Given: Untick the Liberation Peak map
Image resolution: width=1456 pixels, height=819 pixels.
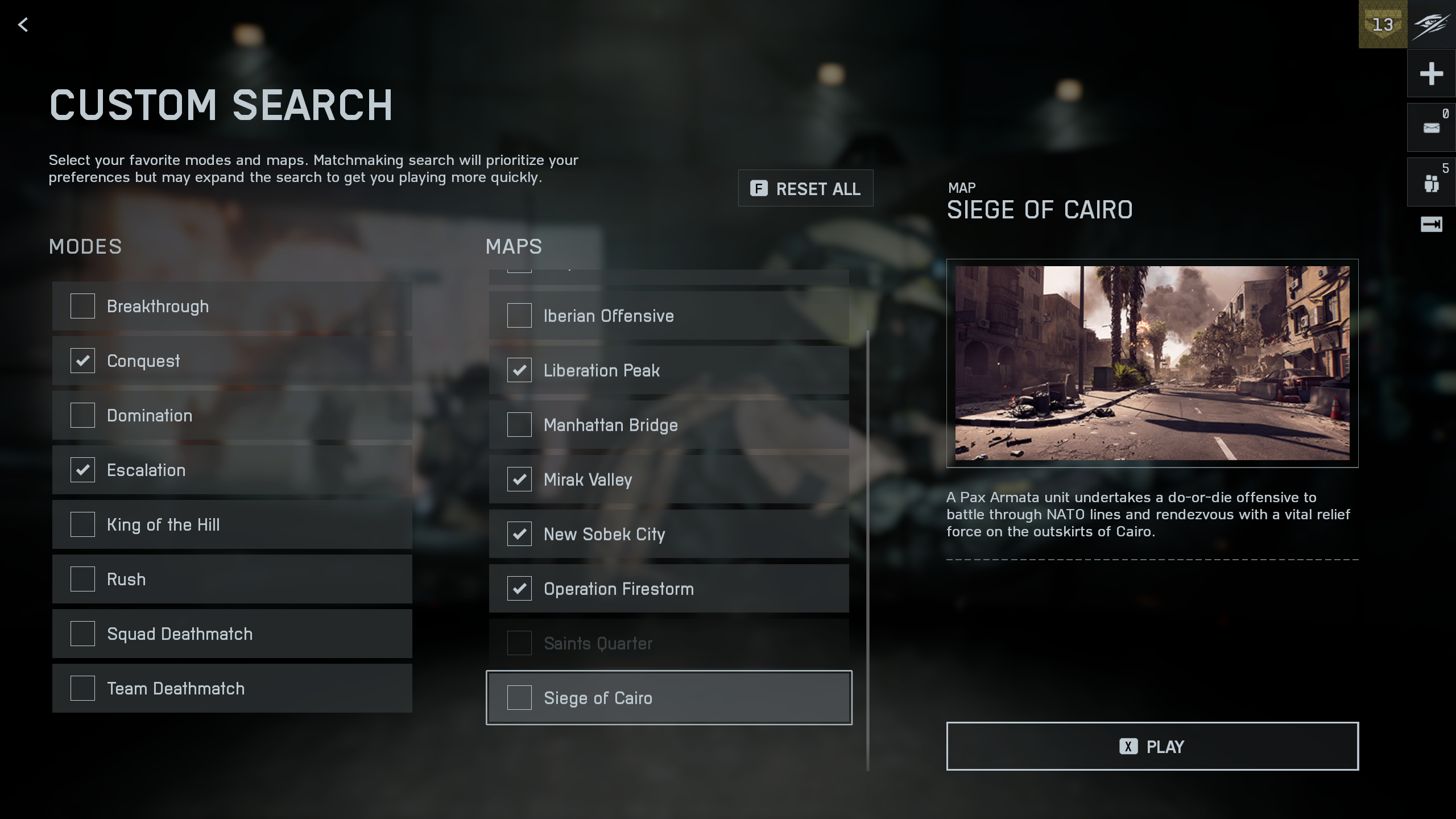Looking at the screenshot, I should pos(519,370).
